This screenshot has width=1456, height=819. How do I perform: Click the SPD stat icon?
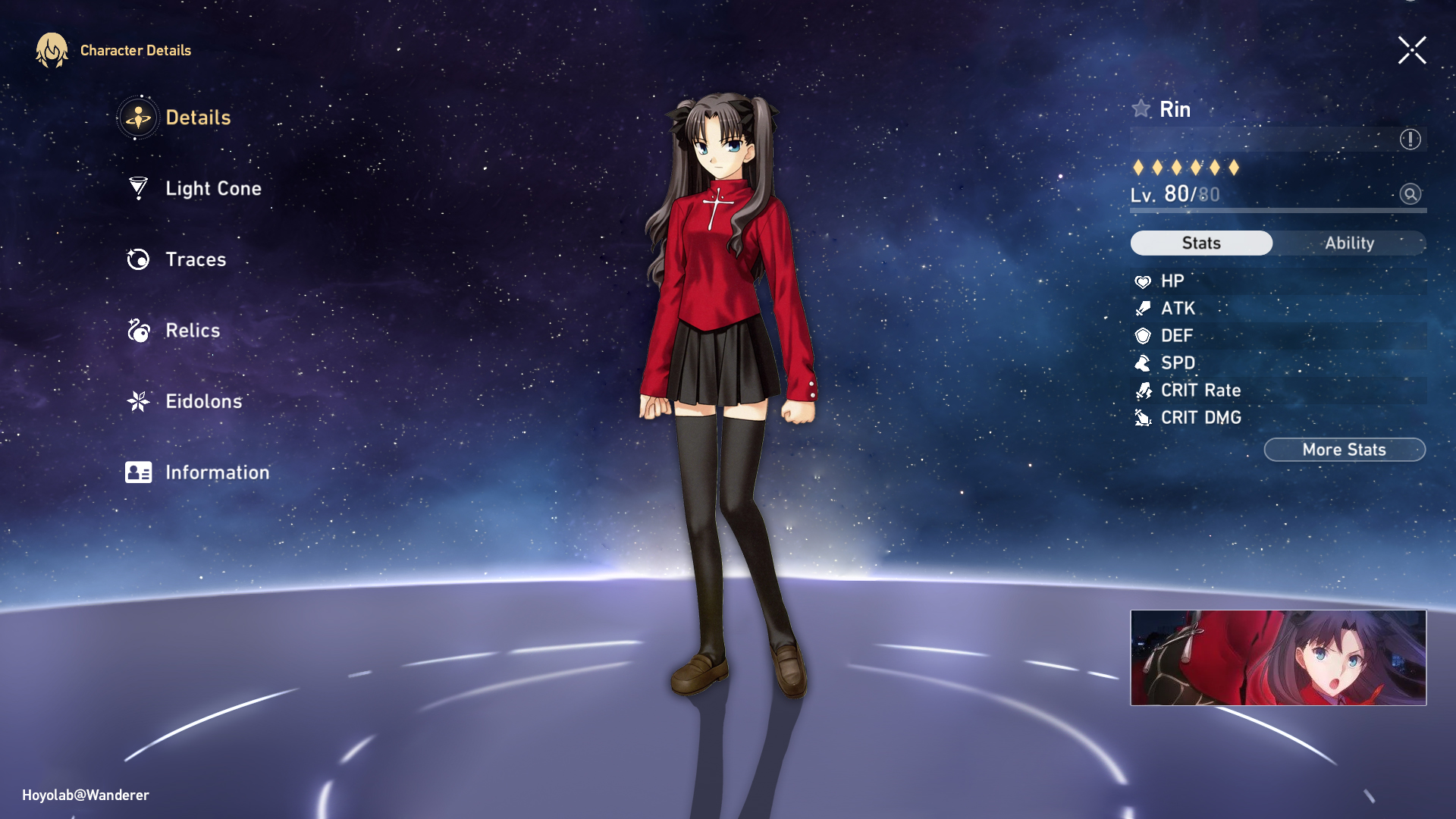[1141, 363]
